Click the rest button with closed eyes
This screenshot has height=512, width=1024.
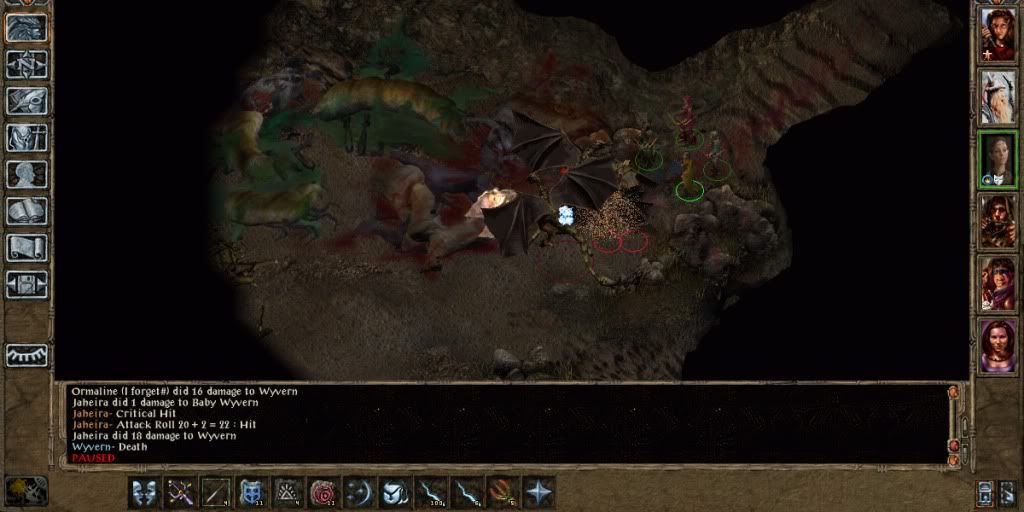(x=26, y=355)
